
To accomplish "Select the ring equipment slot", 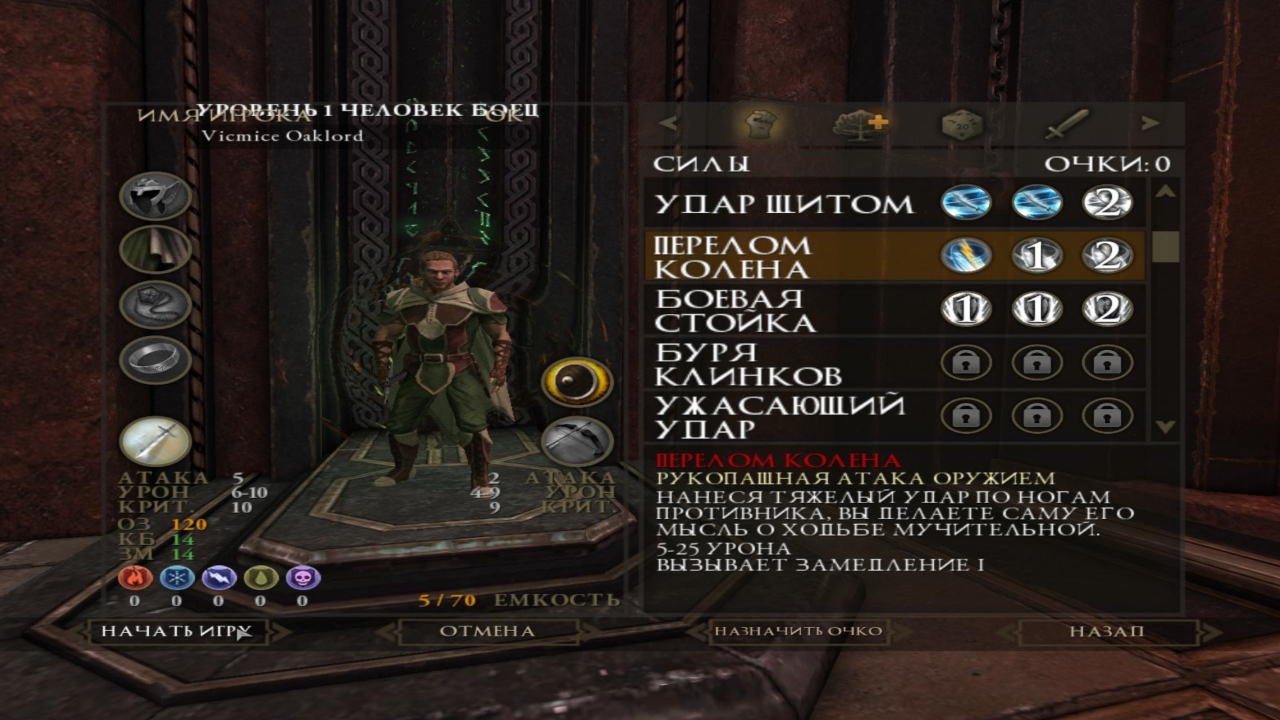I will pos(155,359).
